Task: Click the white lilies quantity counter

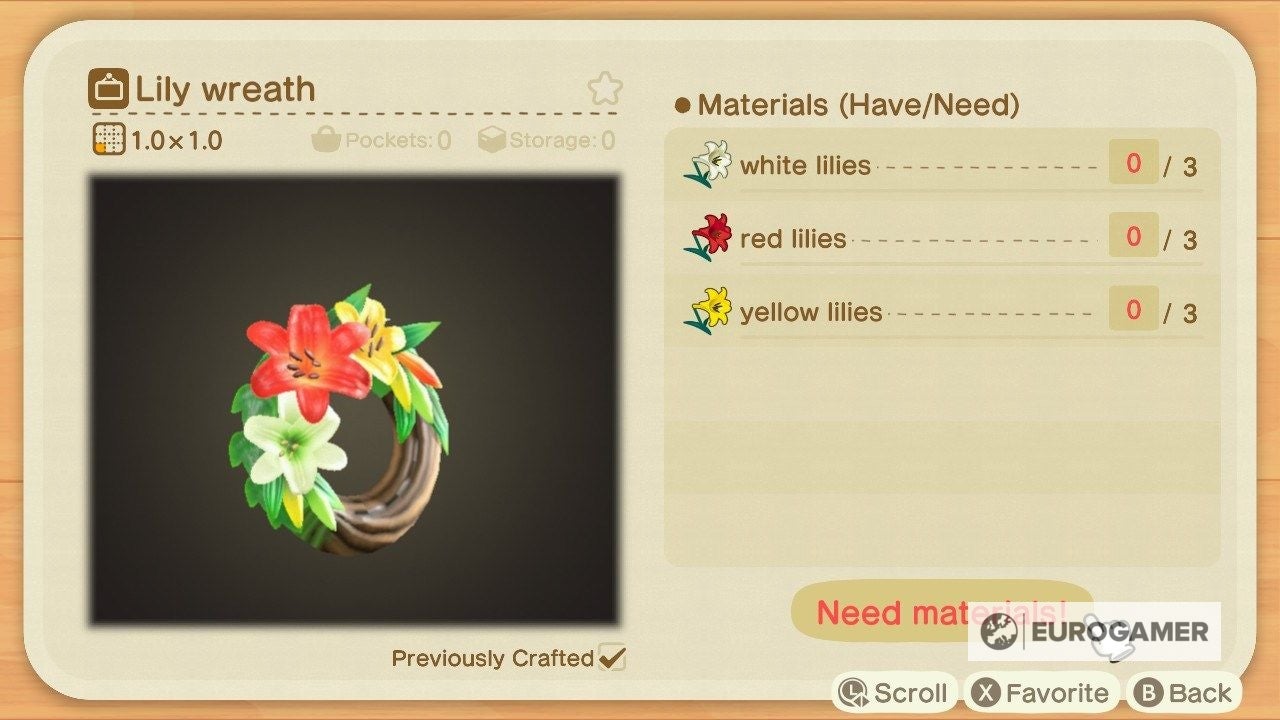Action: pyautogui.click(x=1131, y=164)
